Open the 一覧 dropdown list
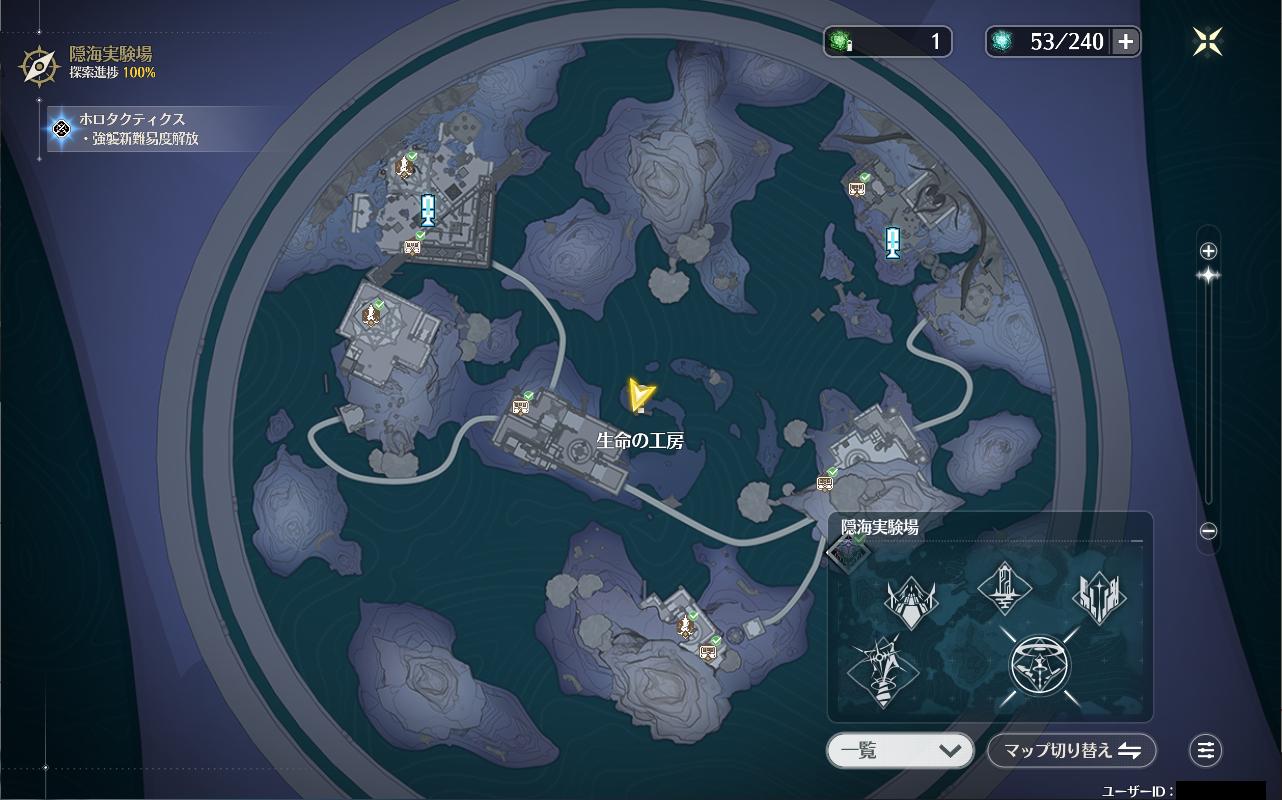 900,750
